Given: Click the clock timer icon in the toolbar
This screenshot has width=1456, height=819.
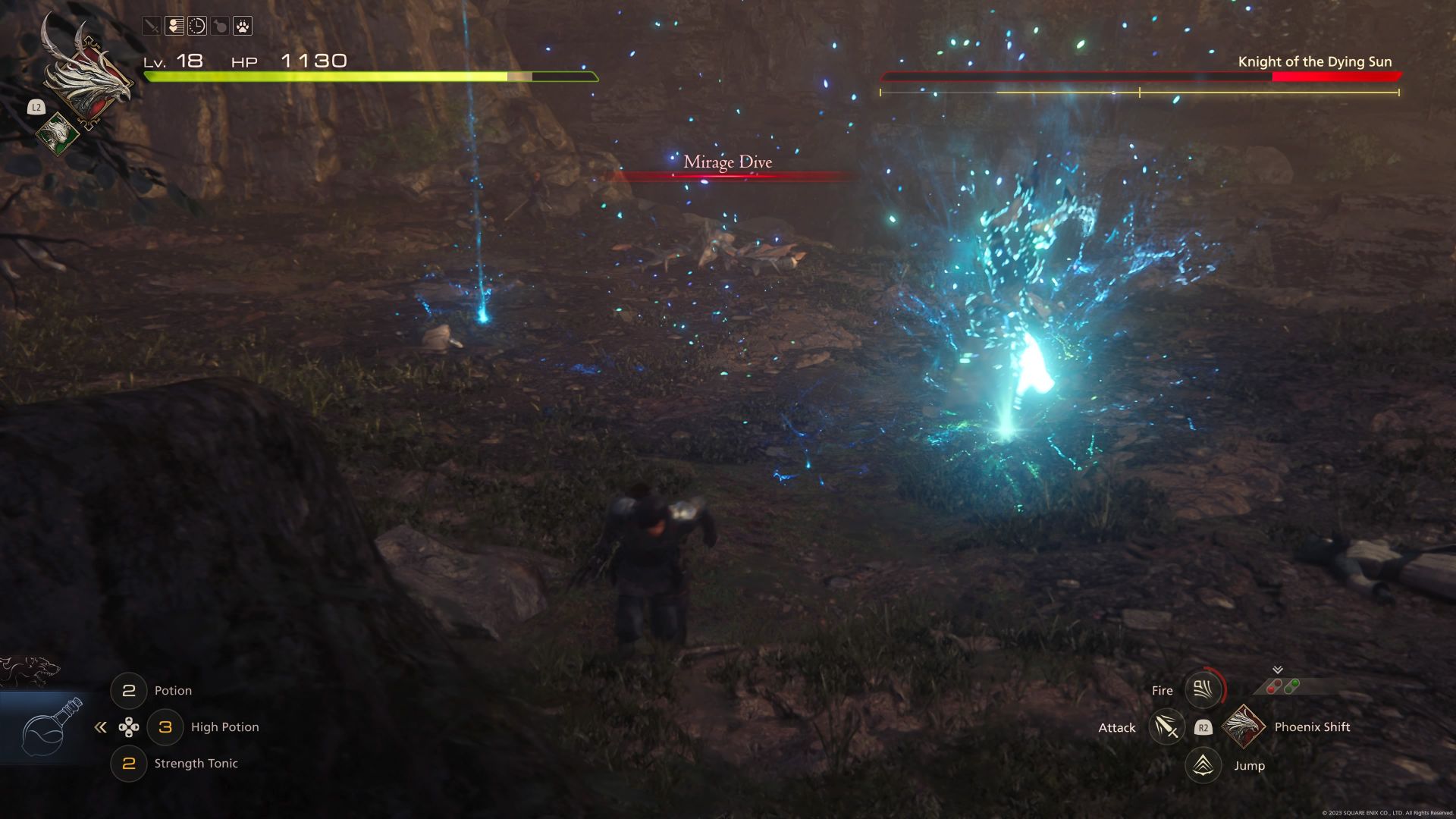Looking at the screenshot, I should [x=197, y=27].
